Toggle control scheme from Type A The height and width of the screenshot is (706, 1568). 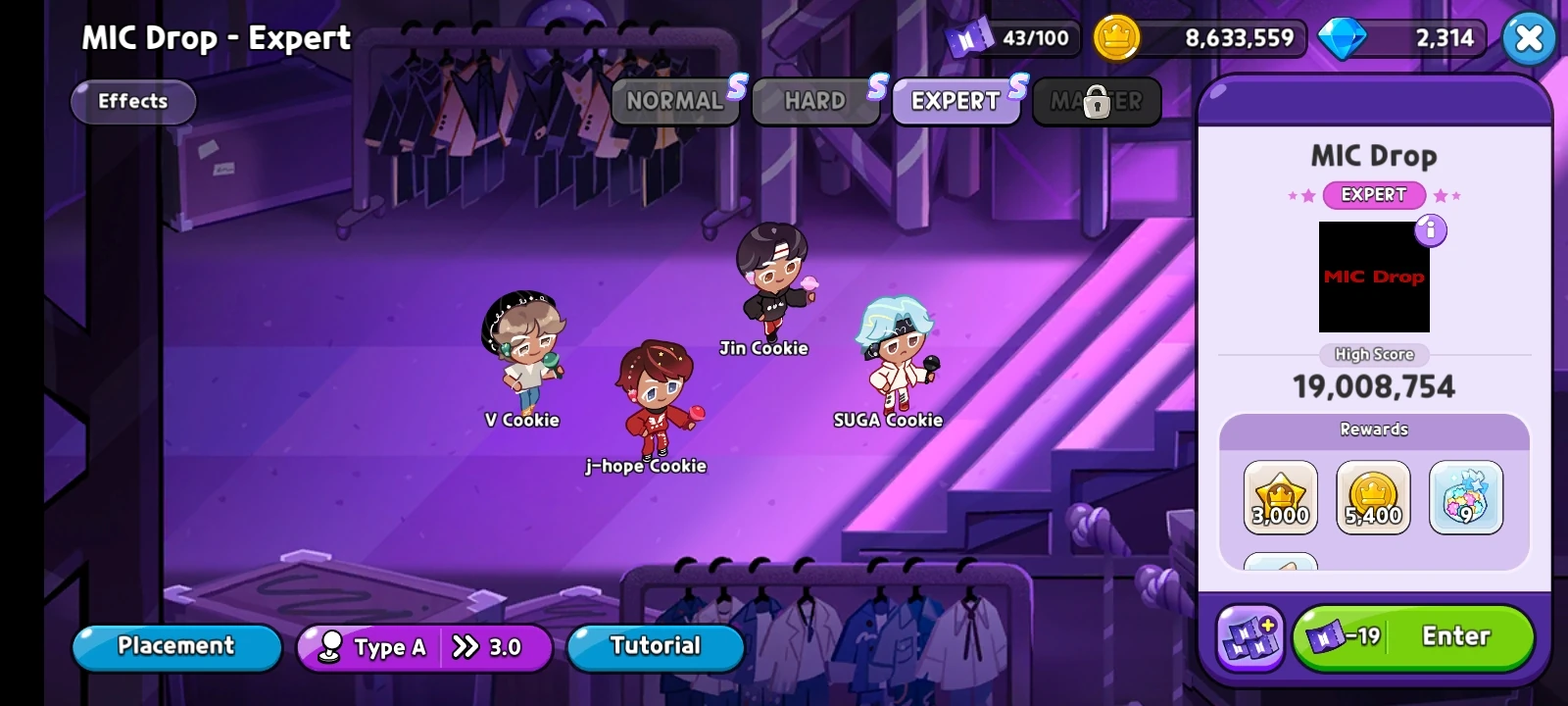point(390,646)
